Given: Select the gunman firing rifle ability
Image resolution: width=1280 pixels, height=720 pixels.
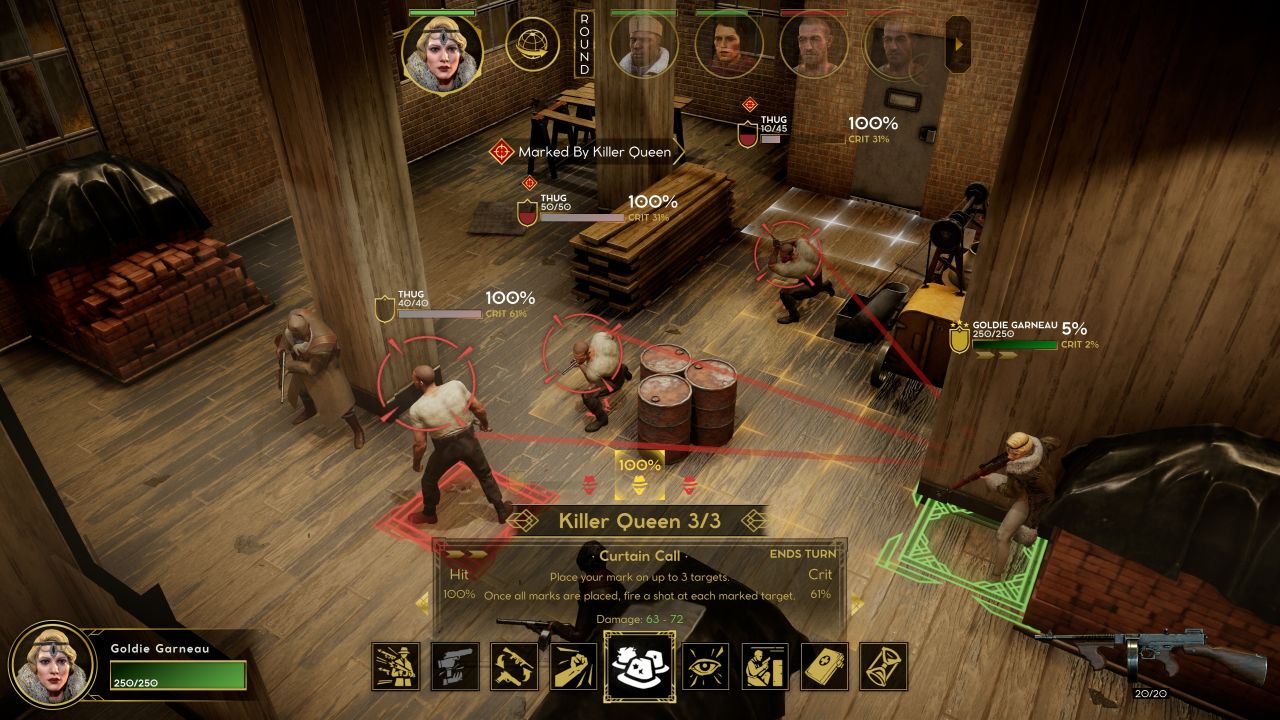Looking at the screenshot, I should (x=395, y=667).
